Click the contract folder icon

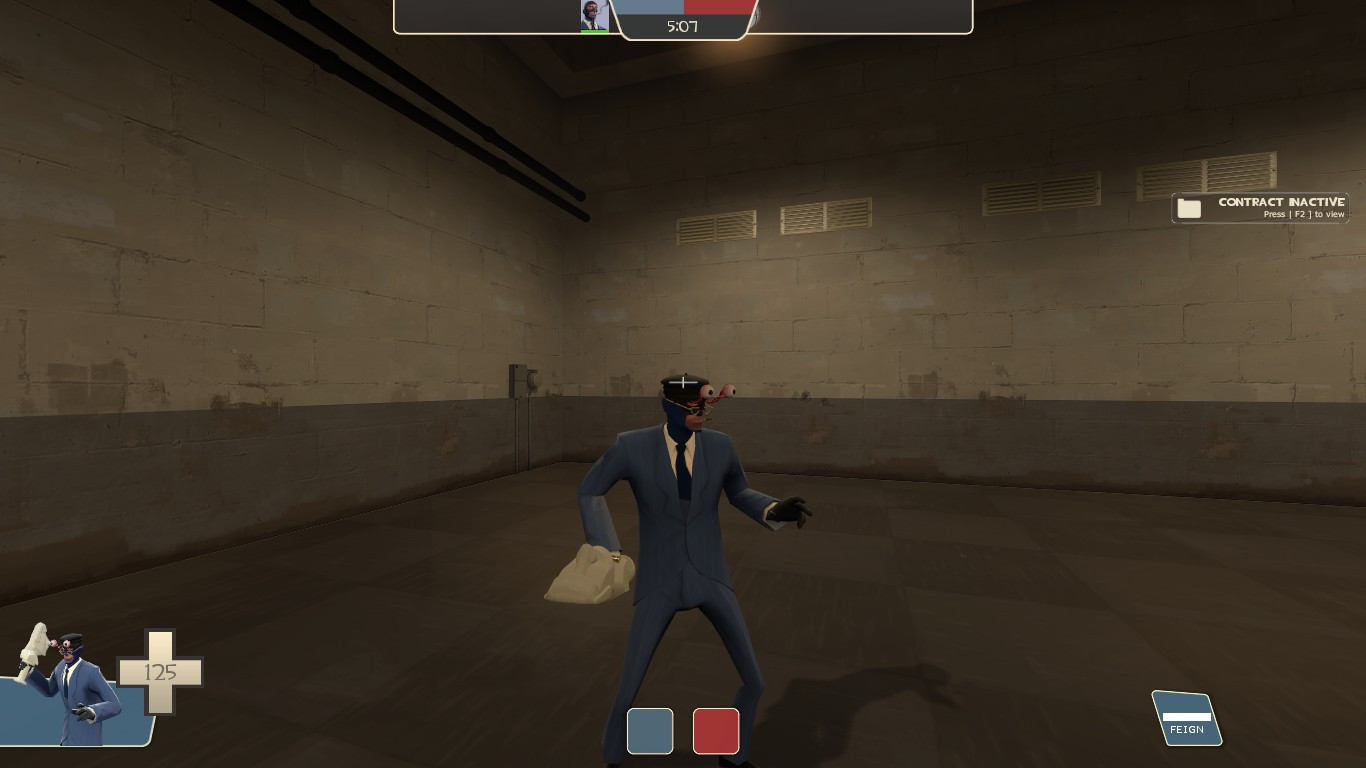click(1189, 208)
